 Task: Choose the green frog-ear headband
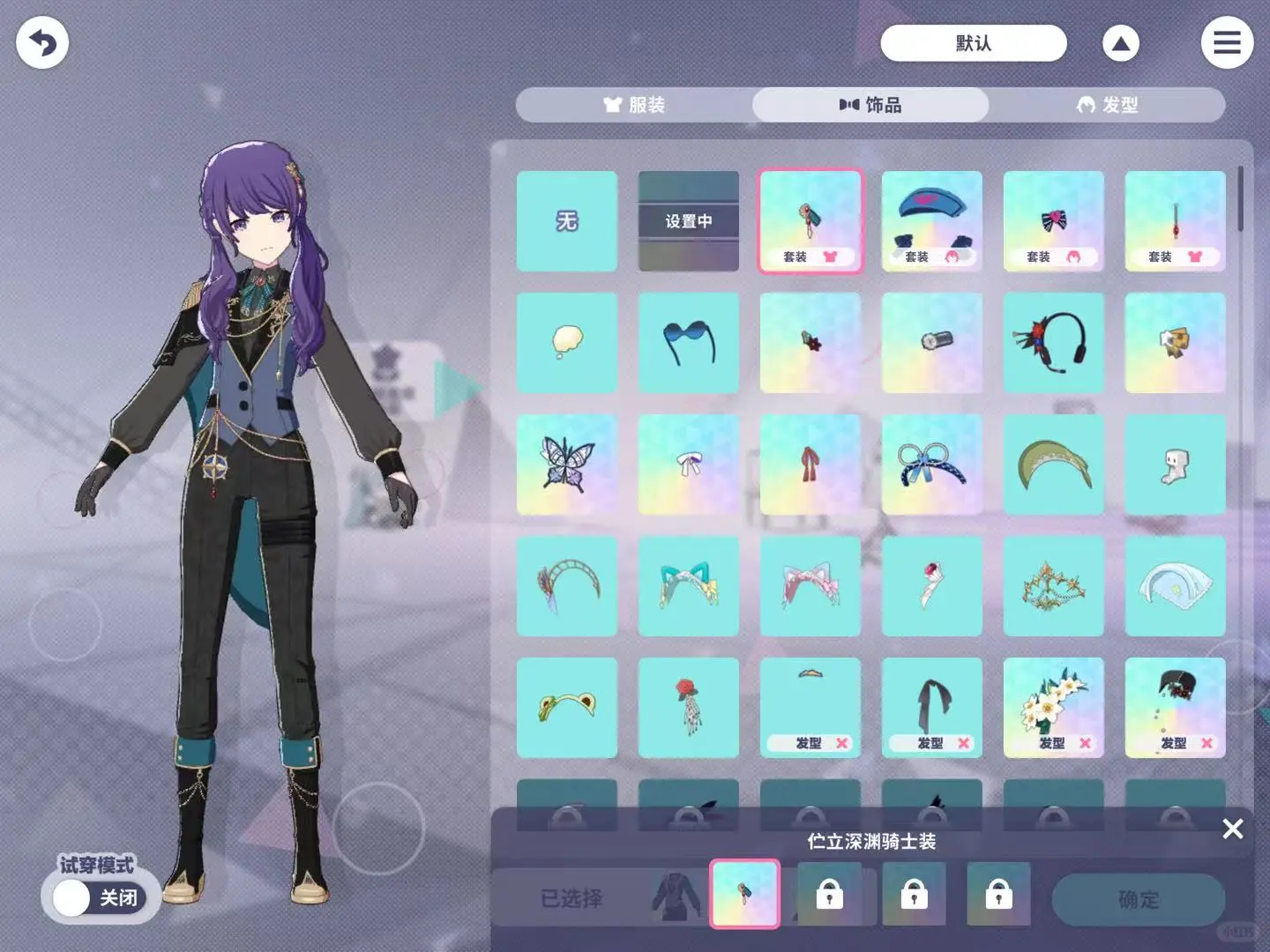point(567,708)
